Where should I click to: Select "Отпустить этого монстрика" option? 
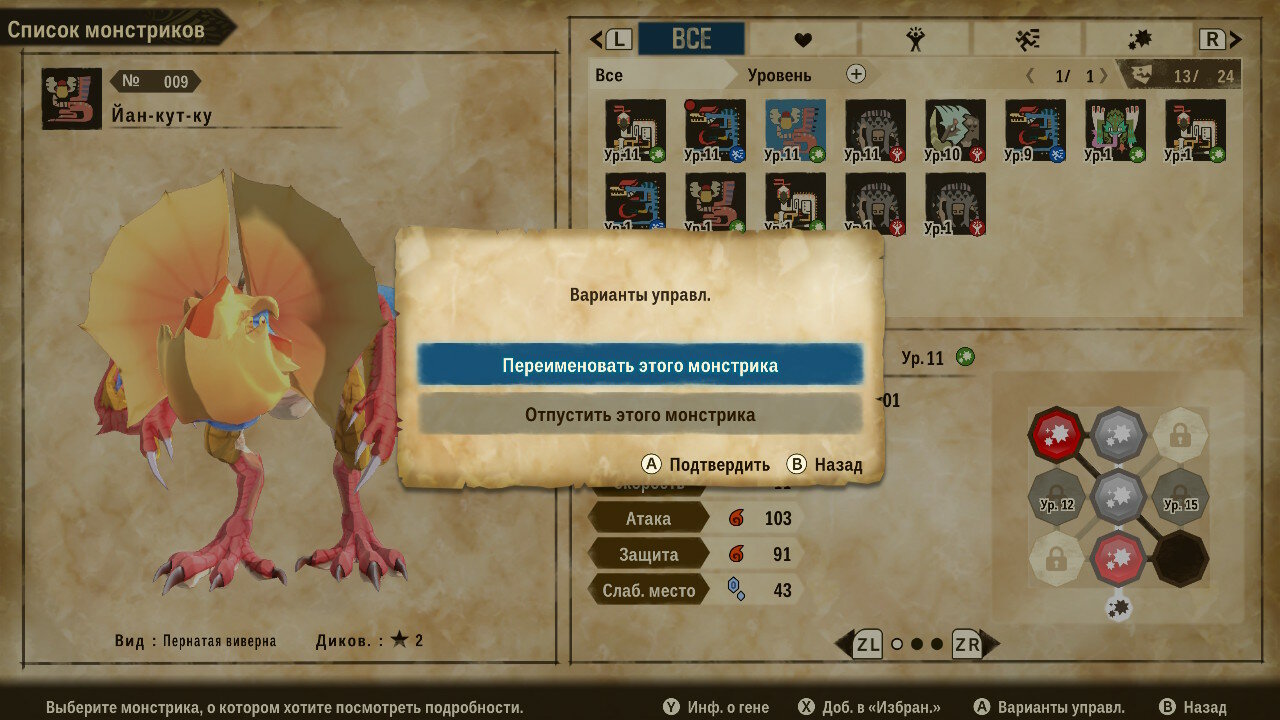(640, 414)
